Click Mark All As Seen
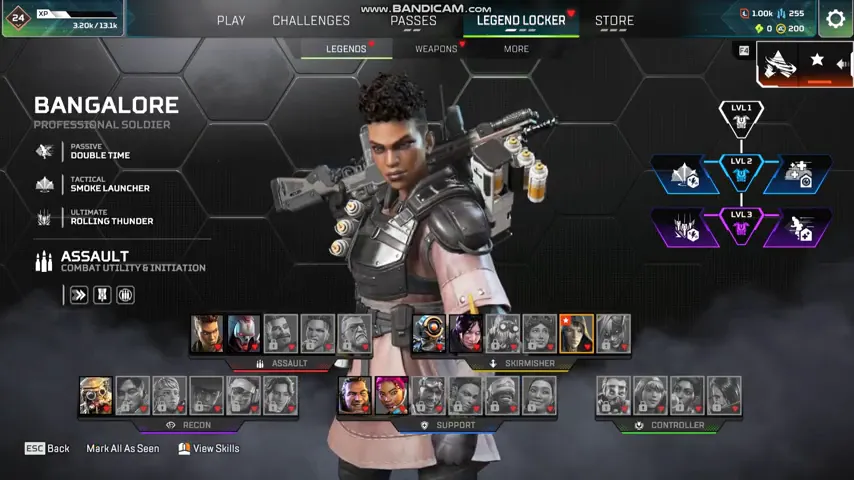The height and width of the screenshot is (480, 854). tap(122, 449)
